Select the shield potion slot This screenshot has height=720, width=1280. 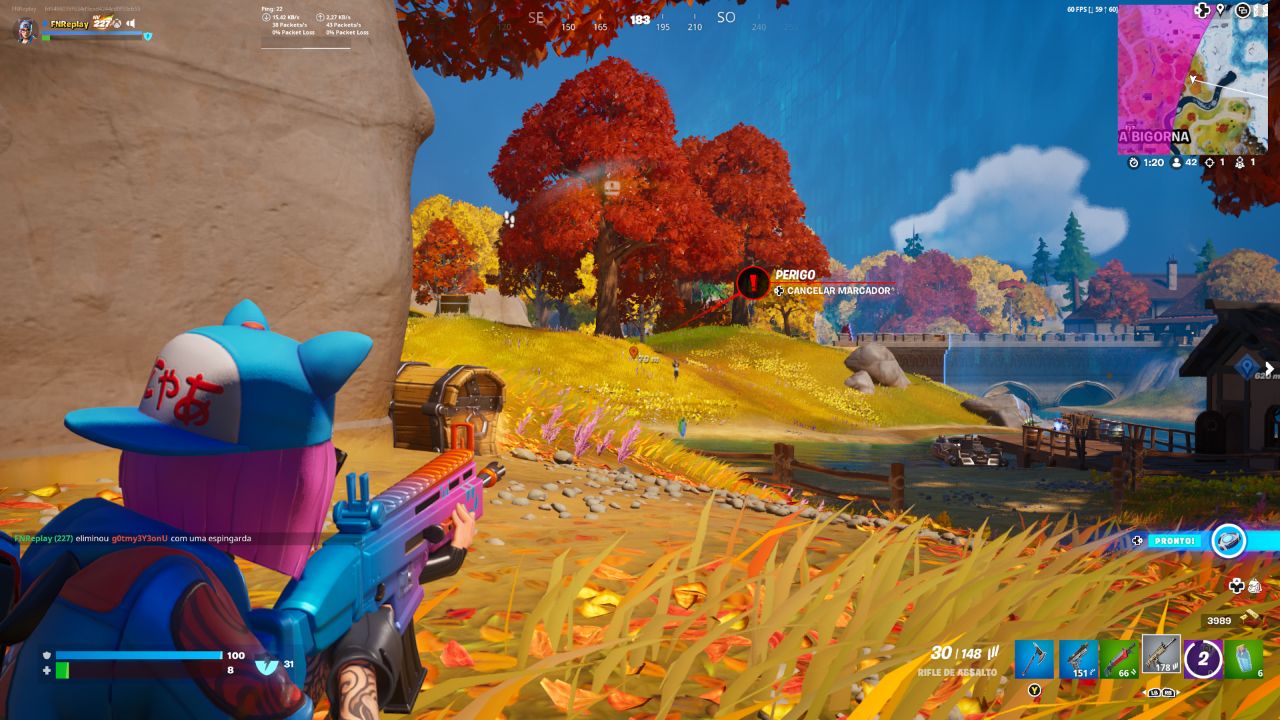pyautogui.click(x=1244, y=659)
